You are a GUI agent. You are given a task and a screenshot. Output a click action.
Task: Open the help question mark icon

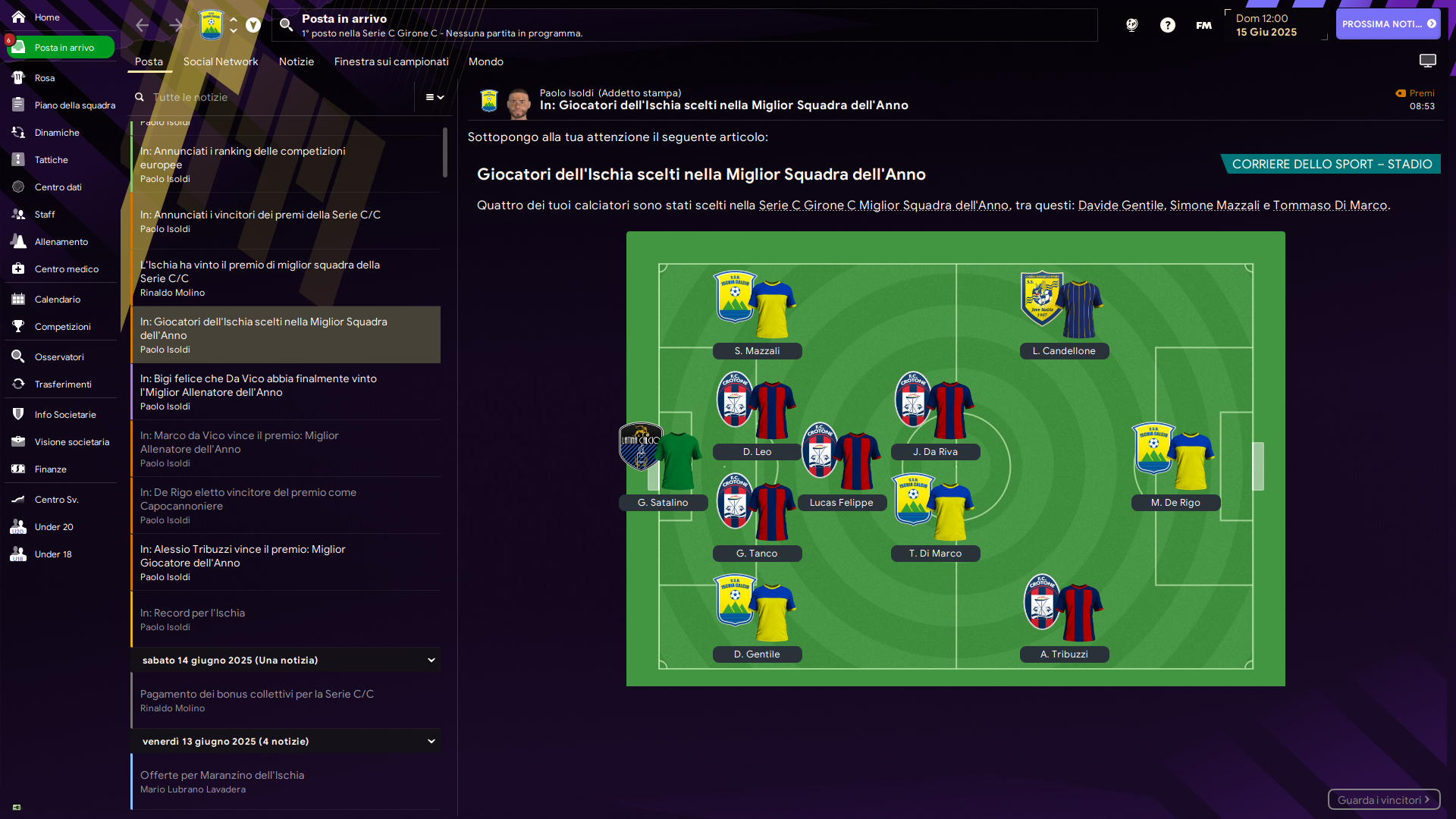point(1167,25)
